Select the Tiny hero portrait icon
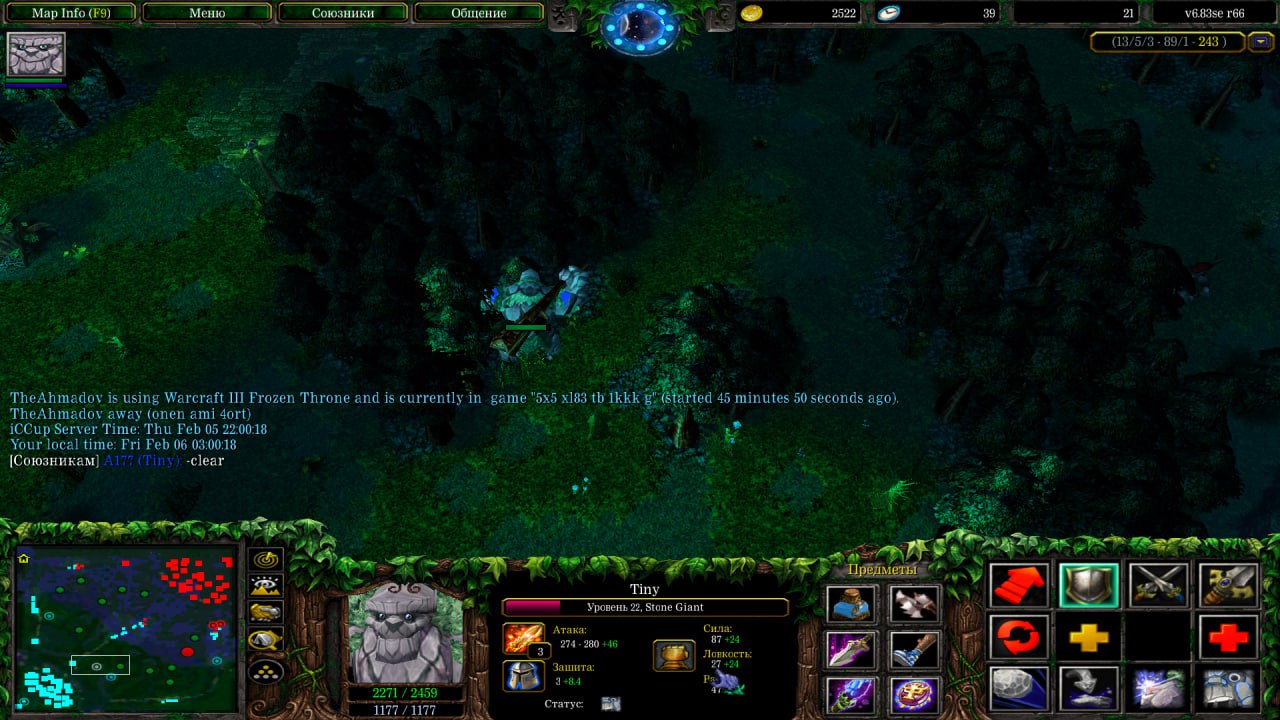The image size is (1280, 720). (x=36, y=54)
